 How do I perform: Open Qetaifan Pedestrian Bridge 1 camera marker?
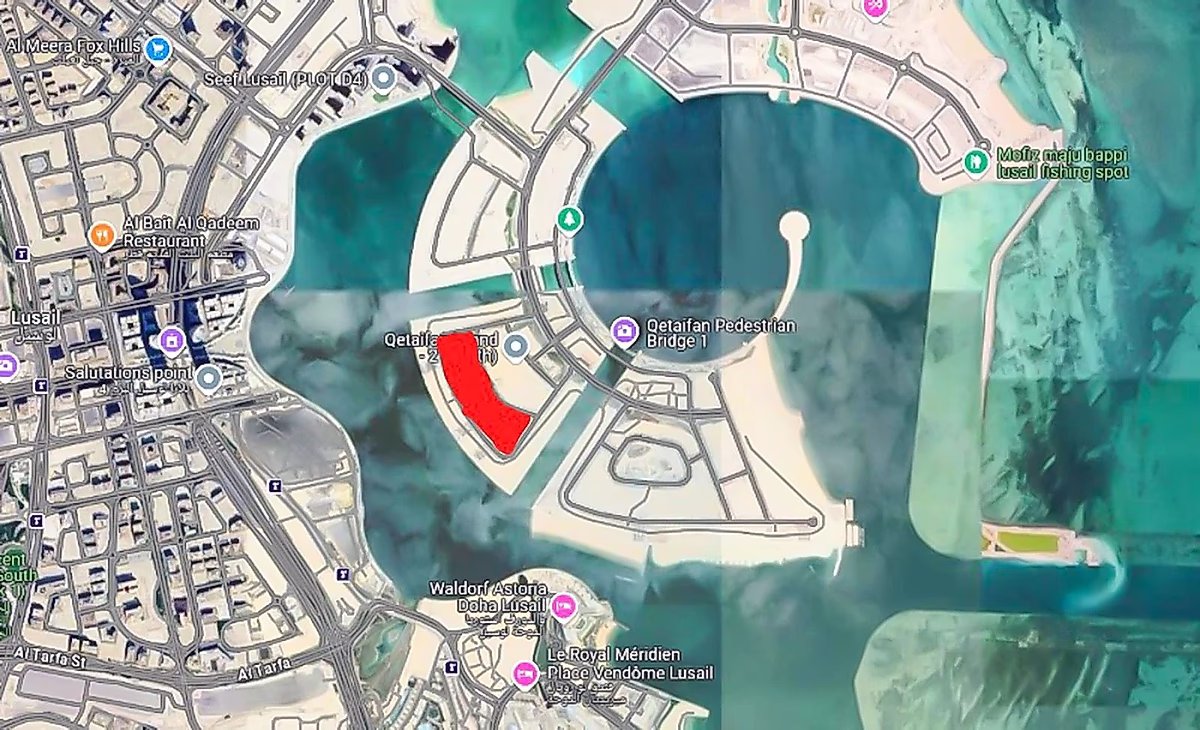pyautogui.click(x=625, y=330)
